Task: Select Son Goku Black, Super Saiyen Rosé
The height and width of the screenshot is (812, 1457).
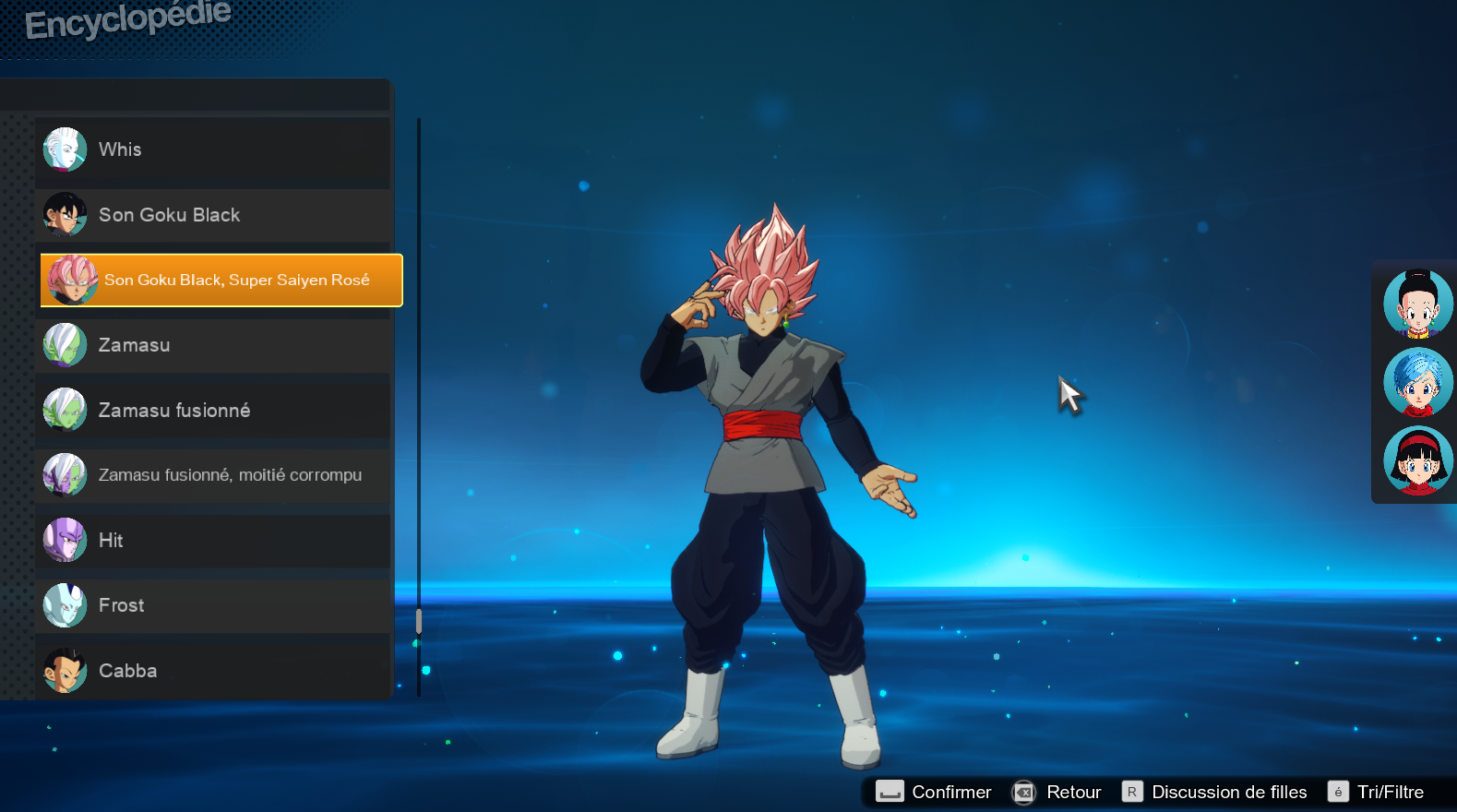Action: pyautogui.click(x=221, y=280)
